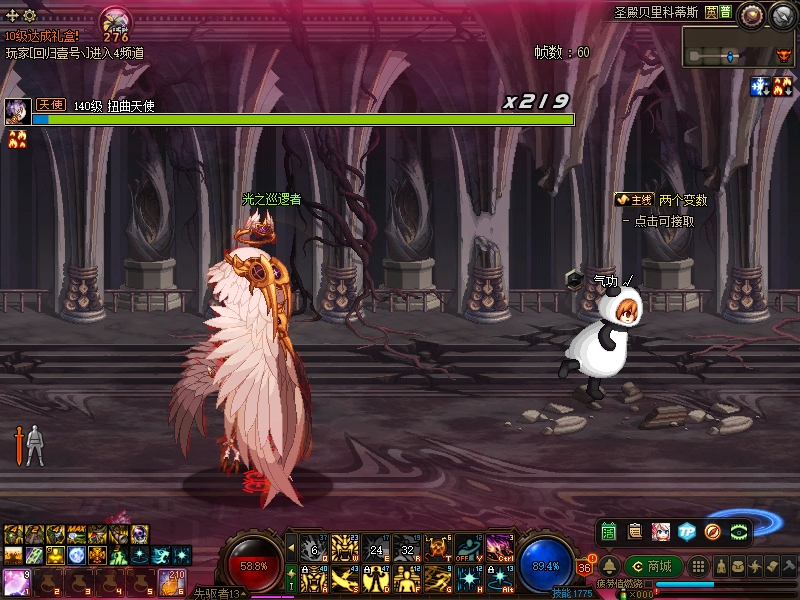Toggle the OFF skill bound to Y
This screenshot has height=600, width=800.
coord(468,547)
